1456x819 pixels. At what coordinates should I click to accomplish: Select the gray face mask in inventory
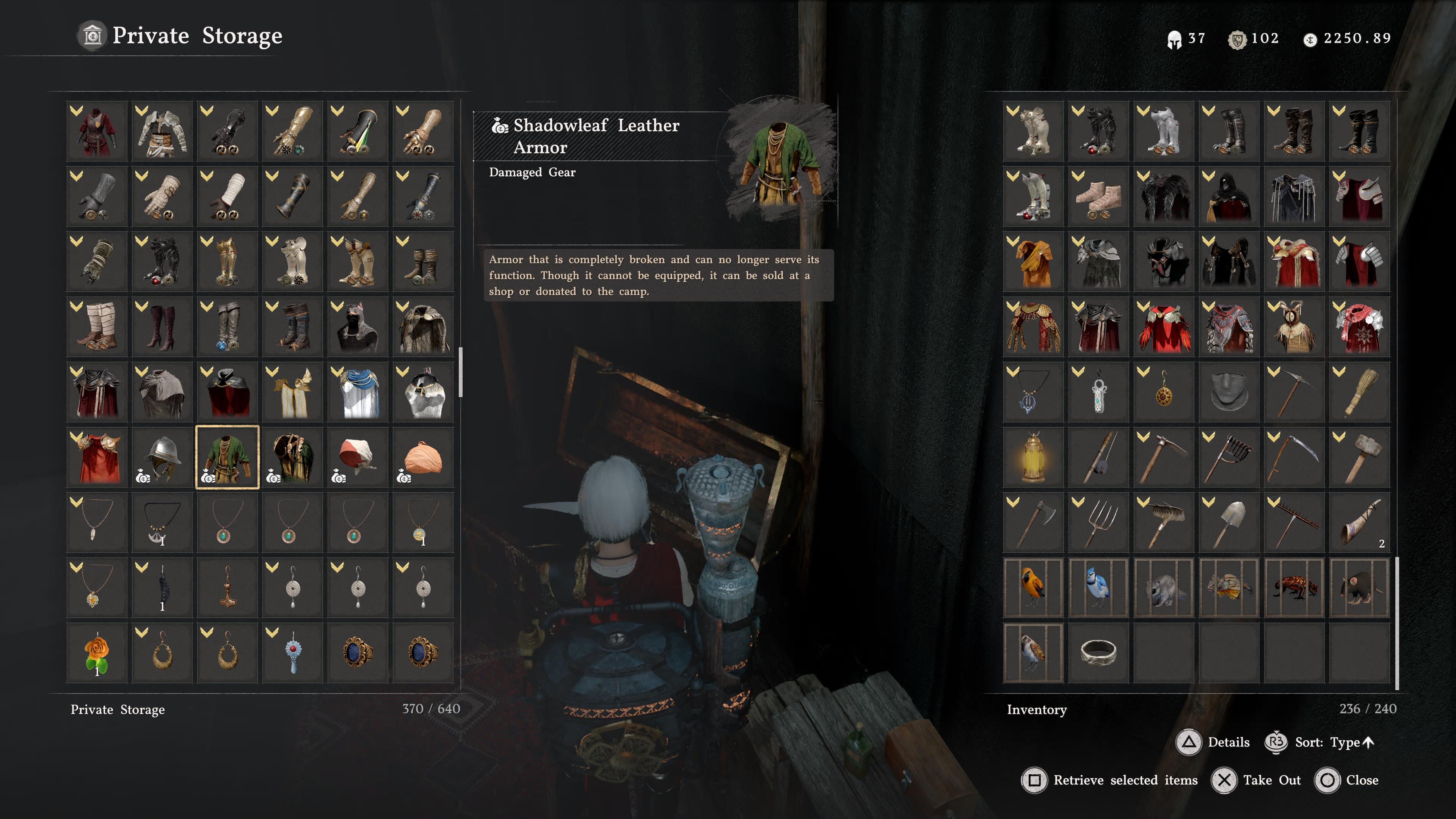pos(1229,392)
